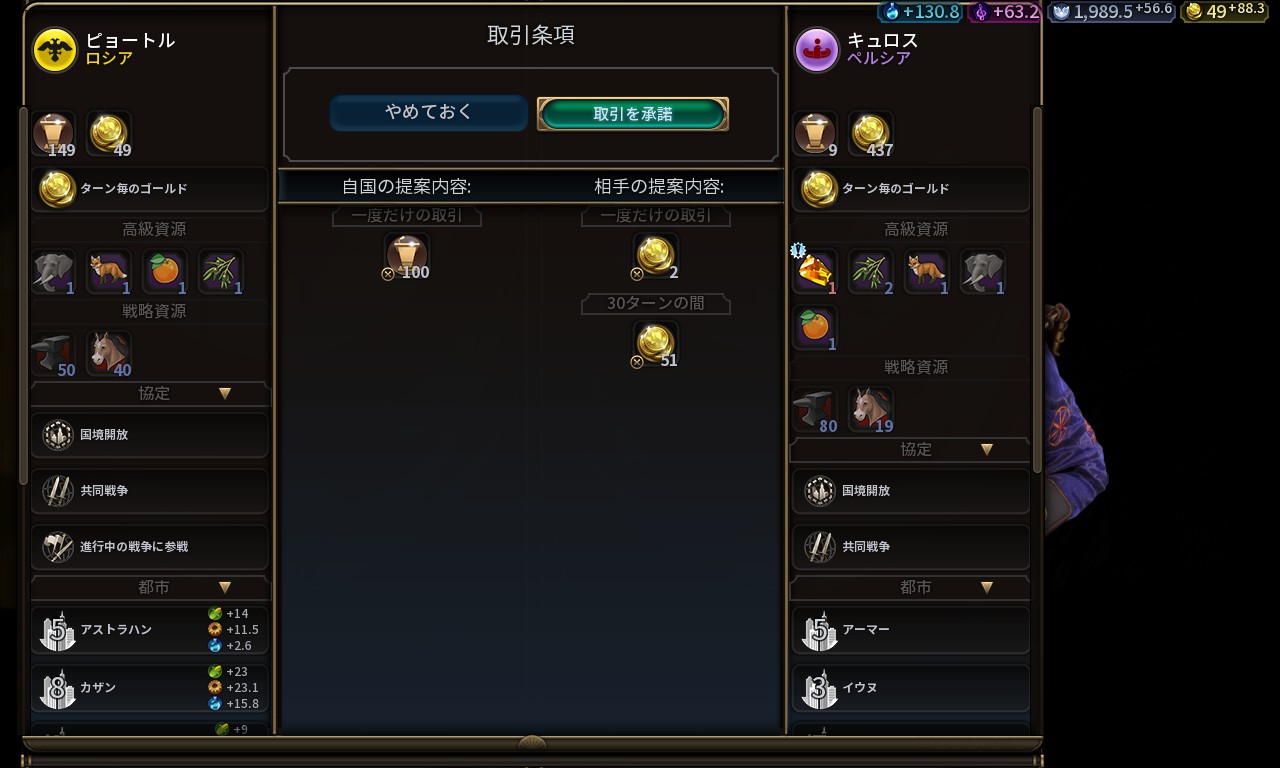This screenshot has width=1280, height=768.
Task: Decline the deal with やめておく
Action: 428,113
